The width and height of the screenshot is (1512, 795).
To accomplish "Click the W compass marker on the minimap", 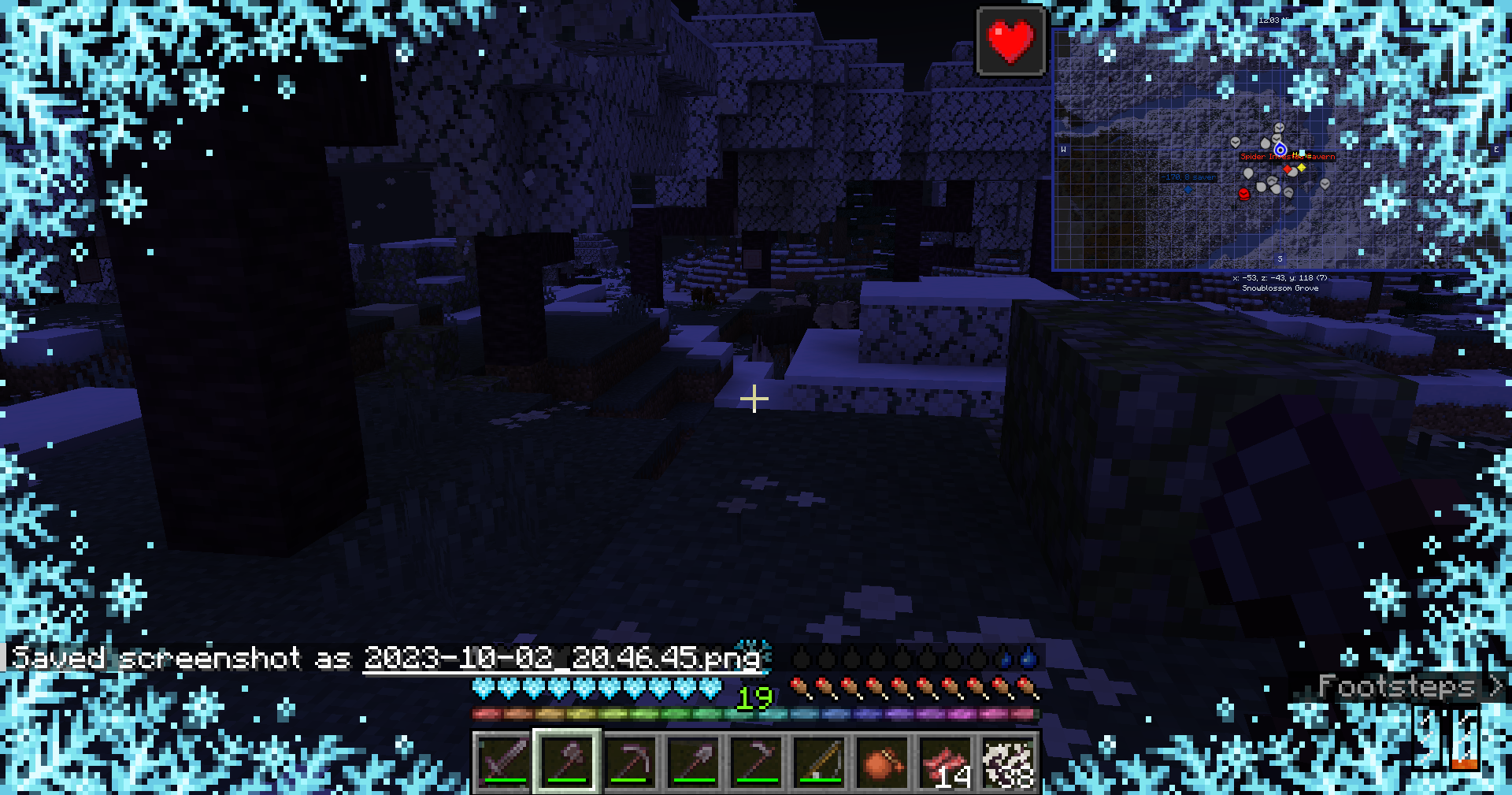I will click(x=1063, y=150).
